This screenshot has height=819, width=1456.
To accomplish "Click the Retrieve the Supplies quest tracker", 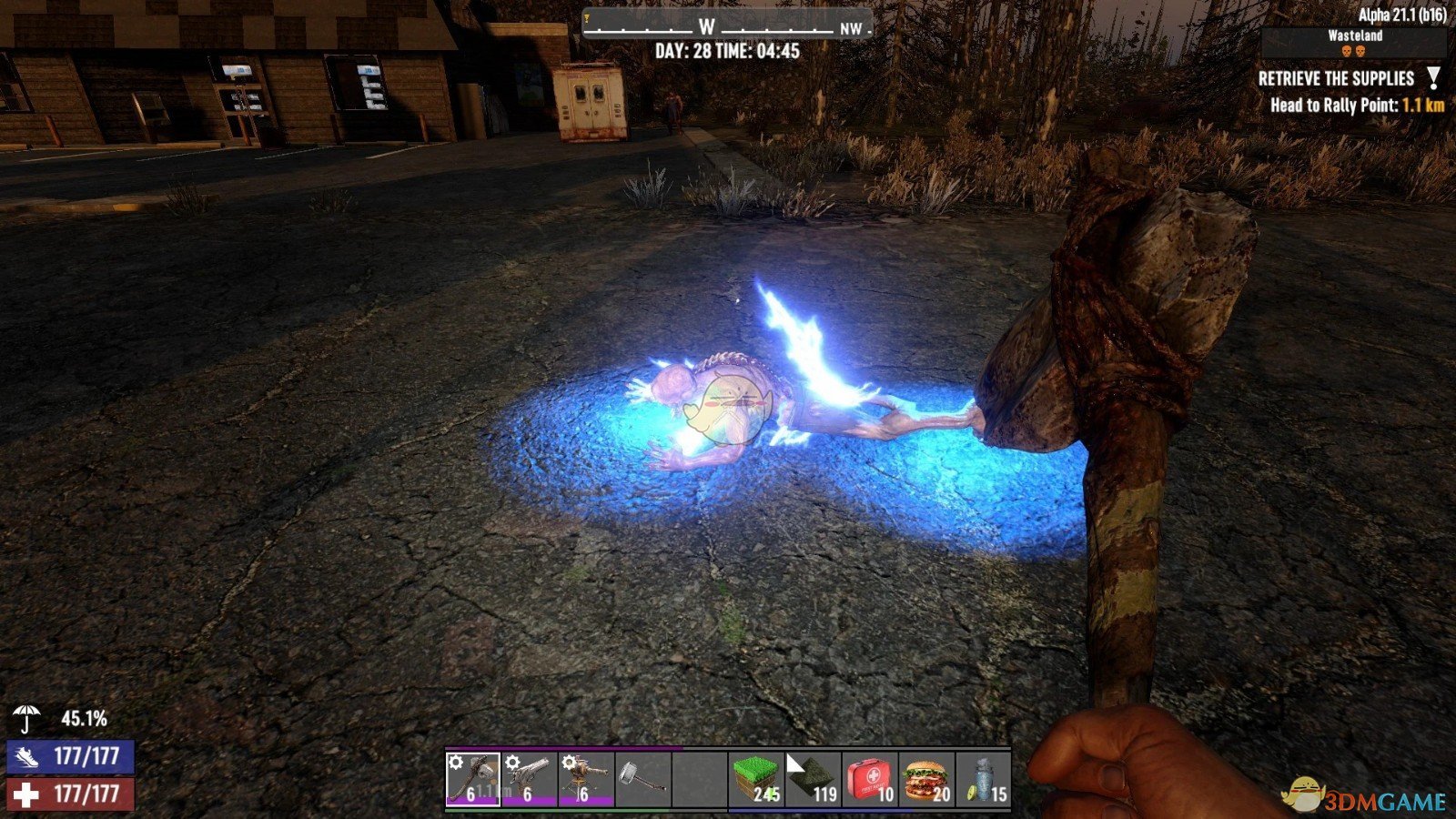I will coord(1336,79).
